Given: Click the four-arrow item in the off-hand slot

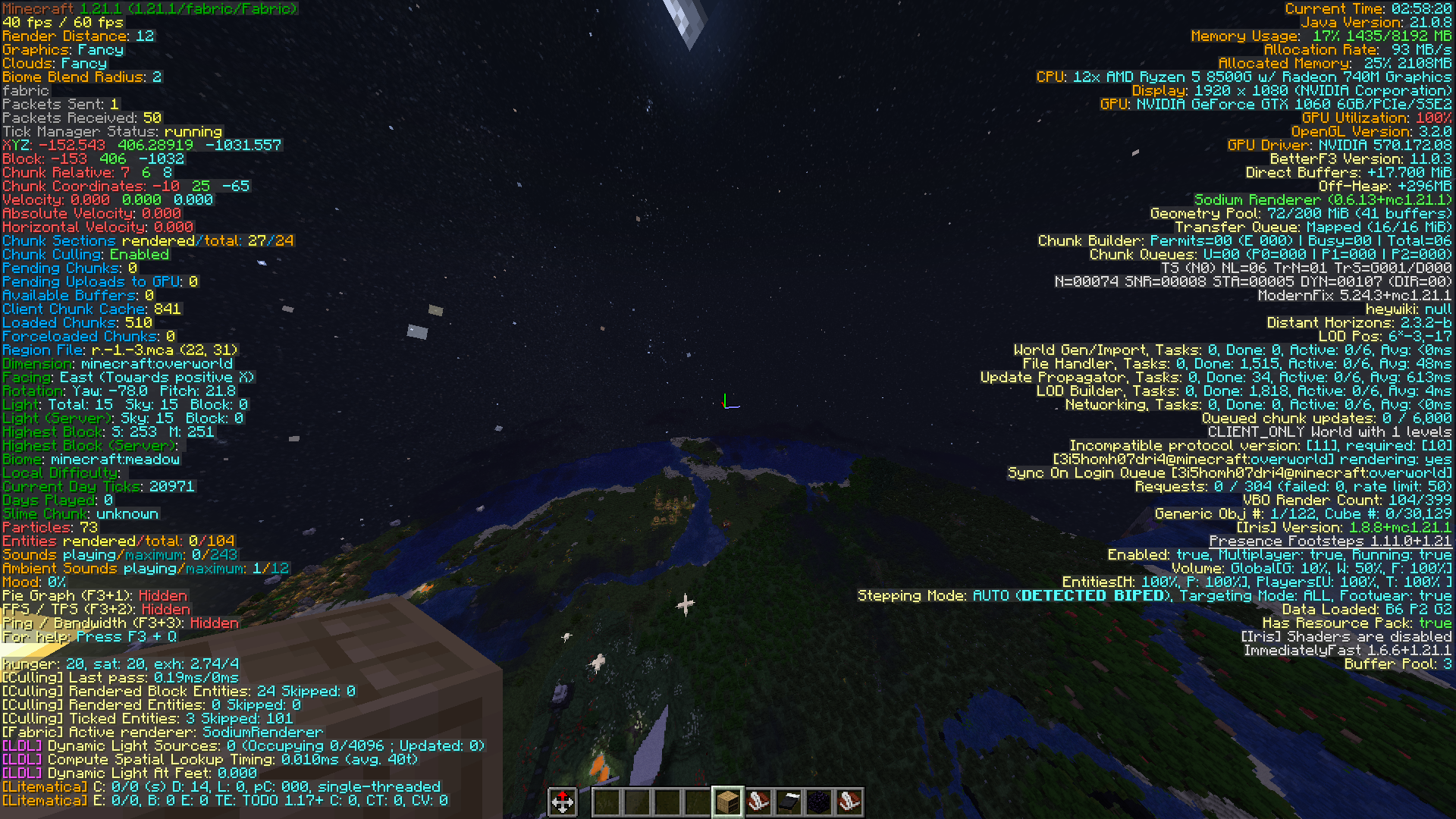Looking at the screenshot, I should (563, 802).
